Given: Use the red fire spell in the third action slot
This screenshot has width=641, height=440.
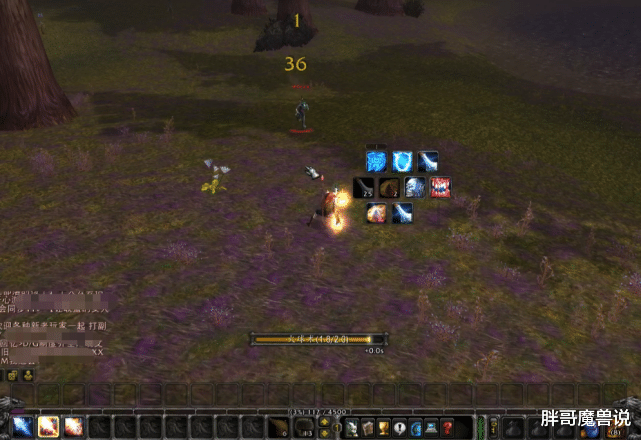Looking at the screenshot, I should pos(73,427).
